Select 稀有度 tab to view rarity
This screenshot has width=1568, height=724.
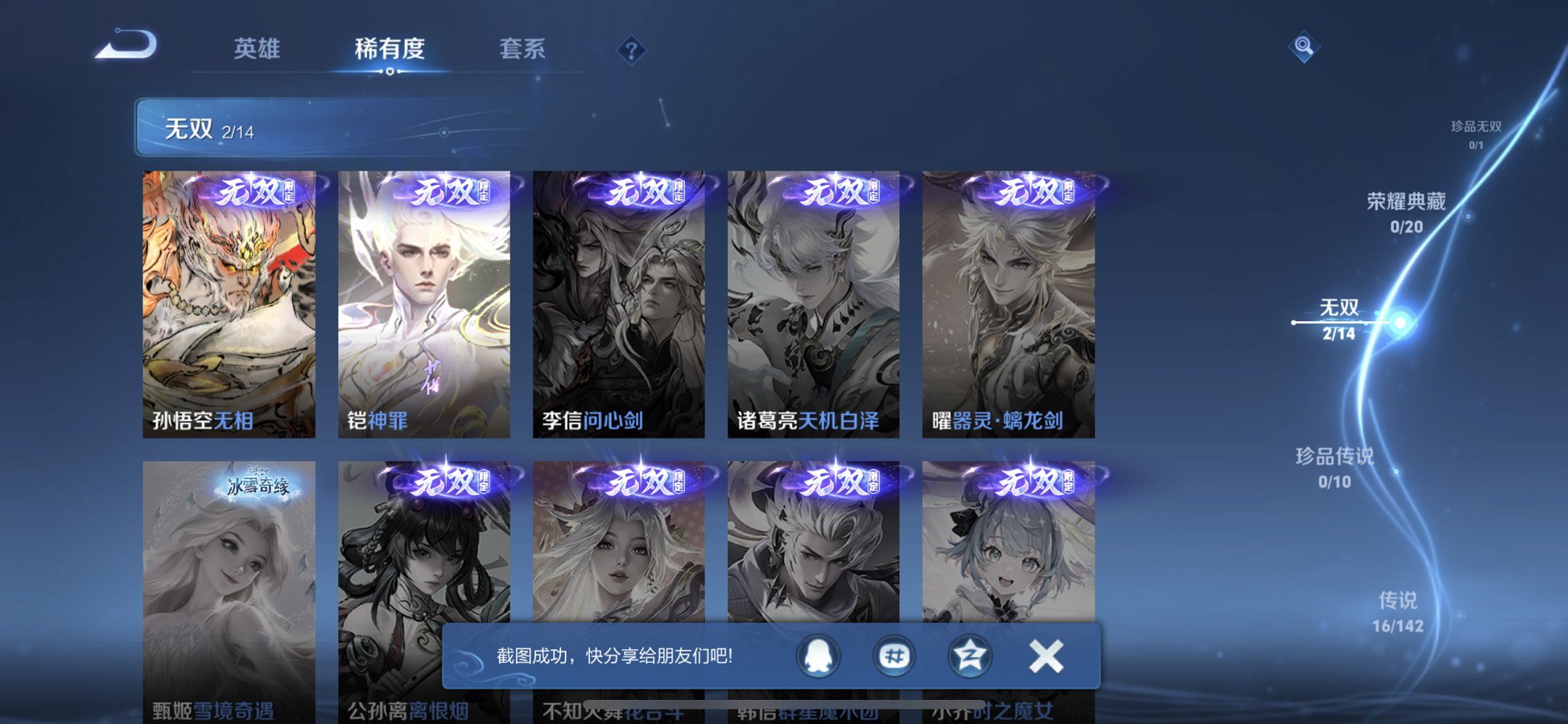click(x=388, y=48)
